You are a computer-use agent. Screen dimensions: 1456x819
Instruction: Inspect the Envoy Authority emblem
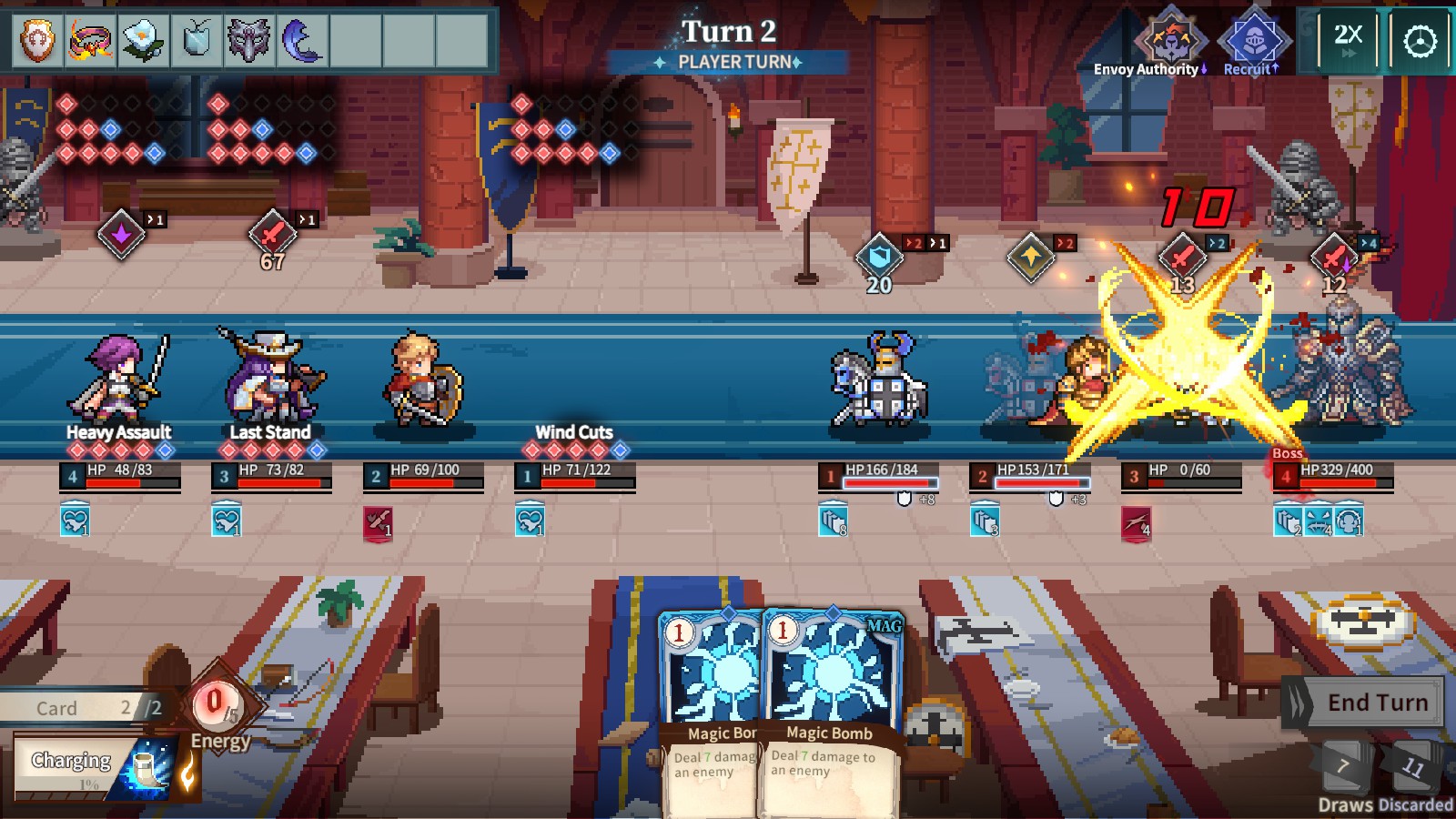1170,41
